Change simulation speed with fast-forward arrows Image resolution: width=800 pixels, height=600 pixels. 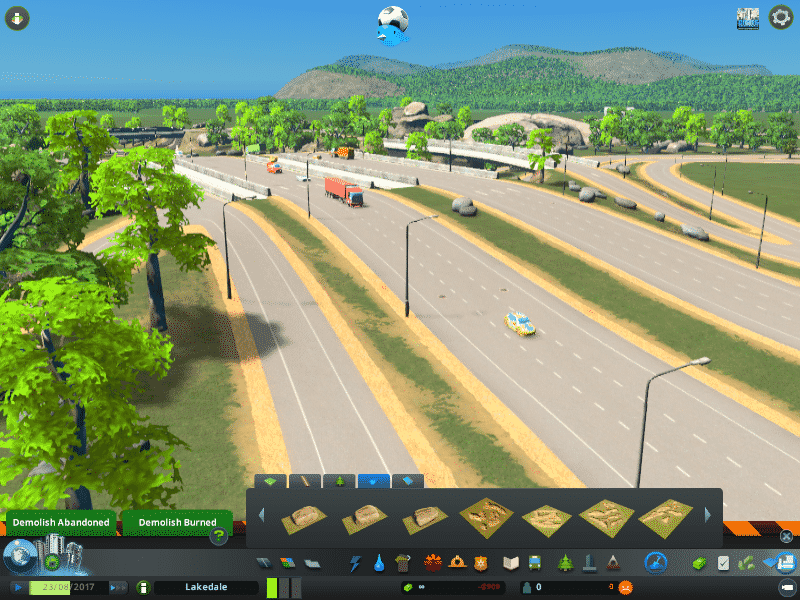(x=118, y=588)
